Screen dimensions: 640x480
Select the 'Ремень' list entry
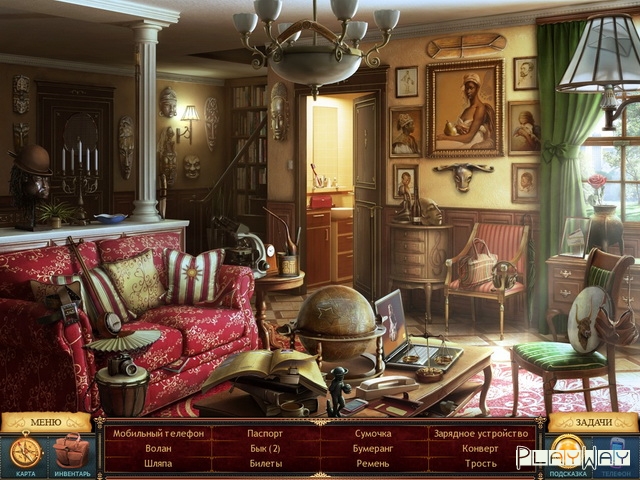tap(373, 464)
